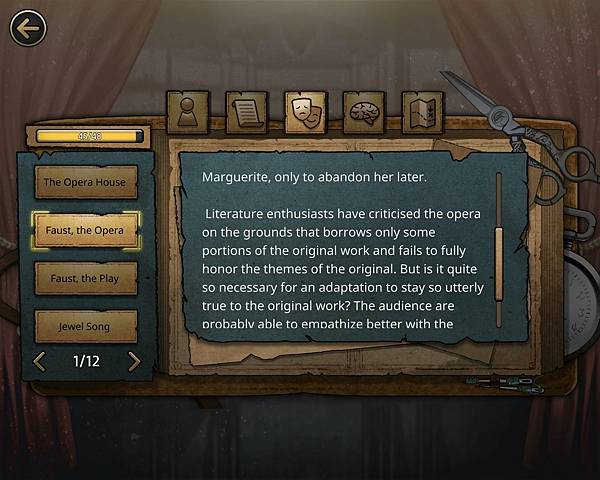Open the brain tab

[363, 111]
